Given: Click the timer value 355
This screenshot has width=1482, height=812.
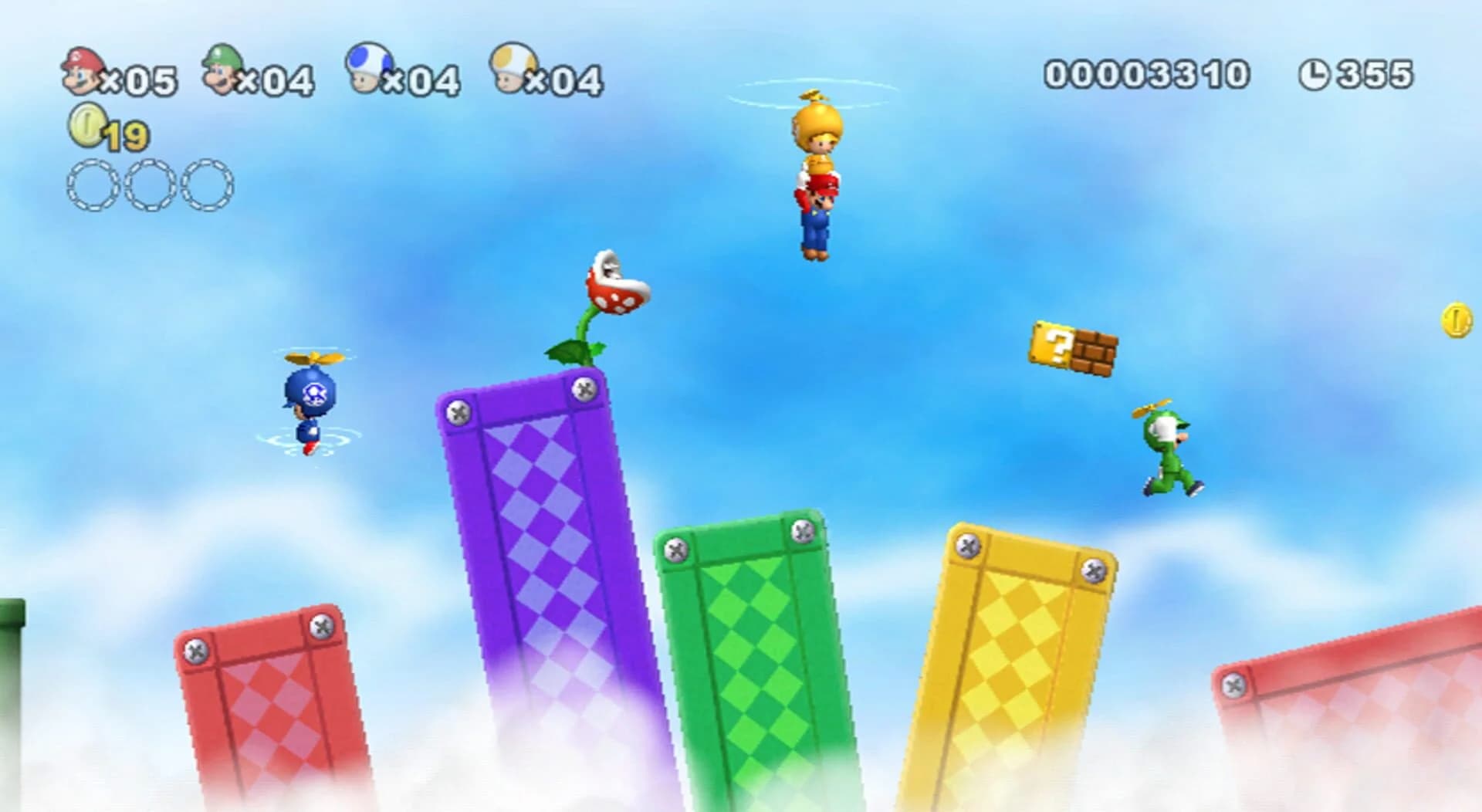Looking at the screenshot, I should (1374, 75).
